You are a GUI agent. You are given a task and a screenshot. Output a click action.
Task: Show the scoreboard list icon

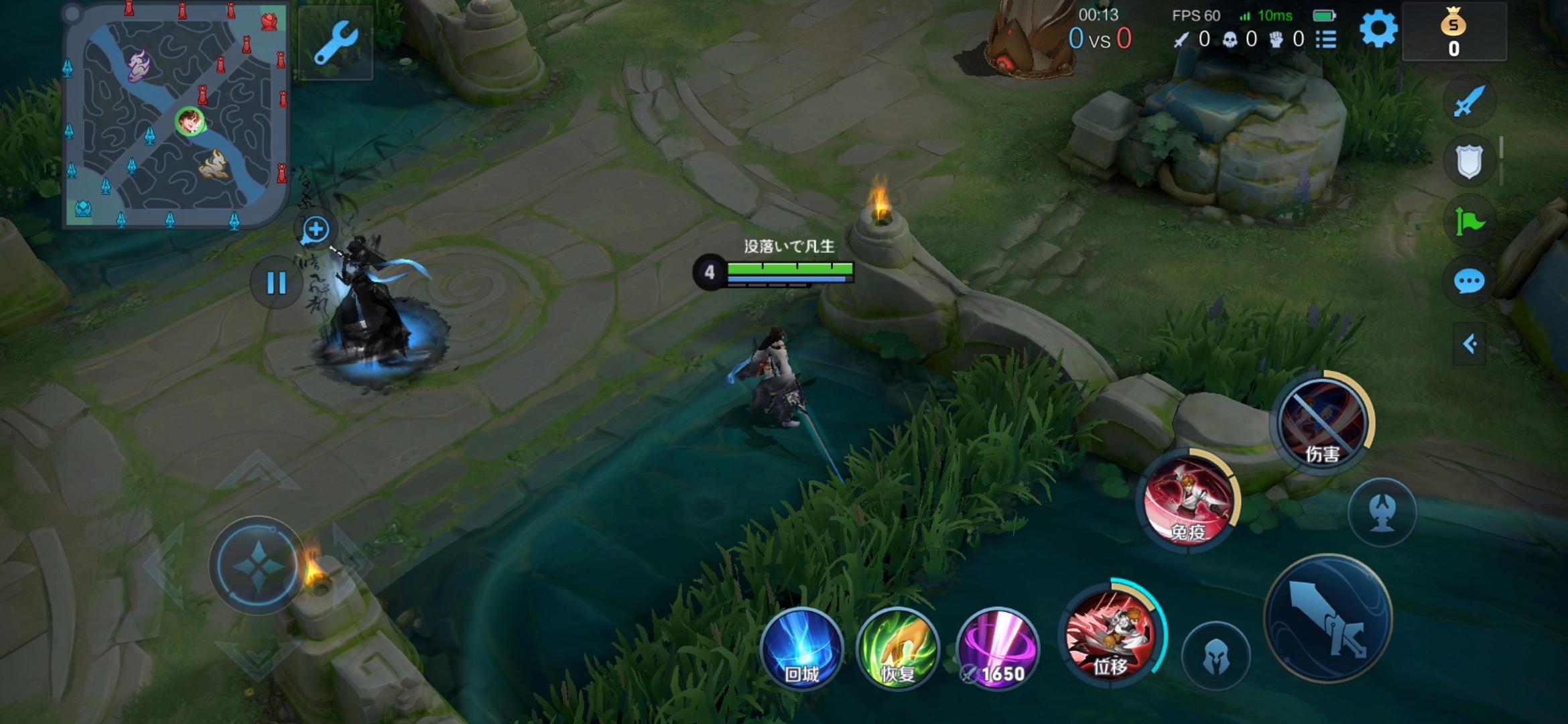point(1325,40)
